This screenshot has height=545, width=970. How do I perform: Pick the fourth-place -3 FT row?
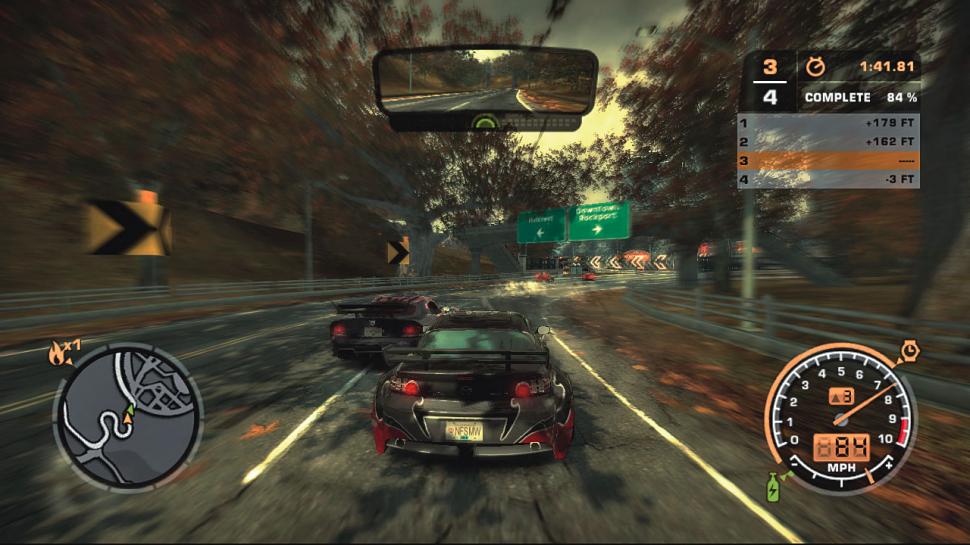click(828, 180)
